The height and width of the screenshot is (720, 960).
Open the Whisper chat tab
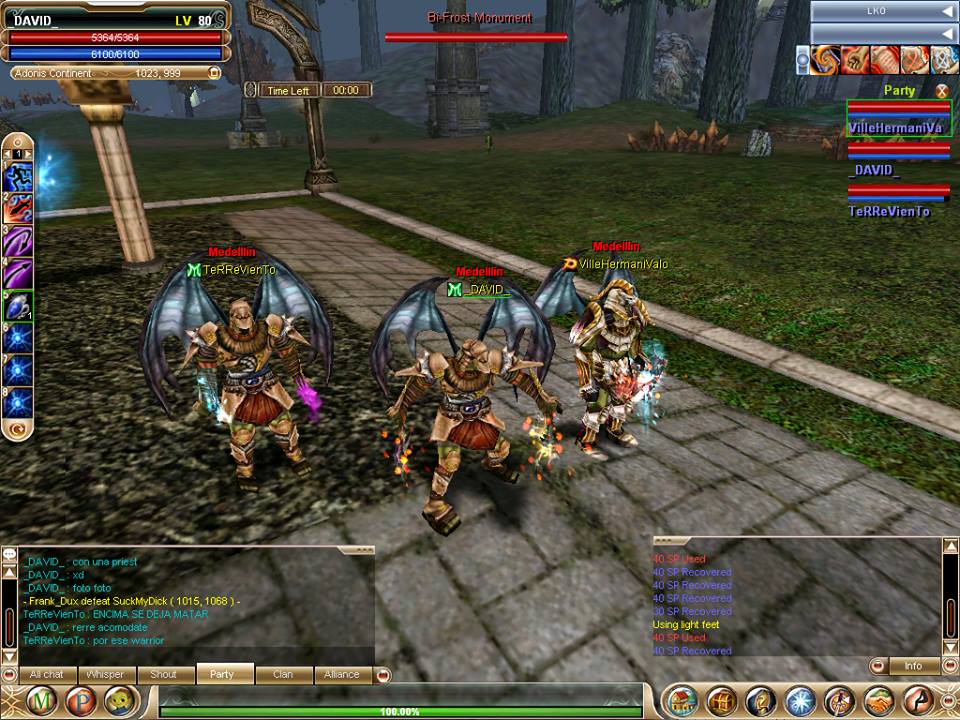click(105, 674)
